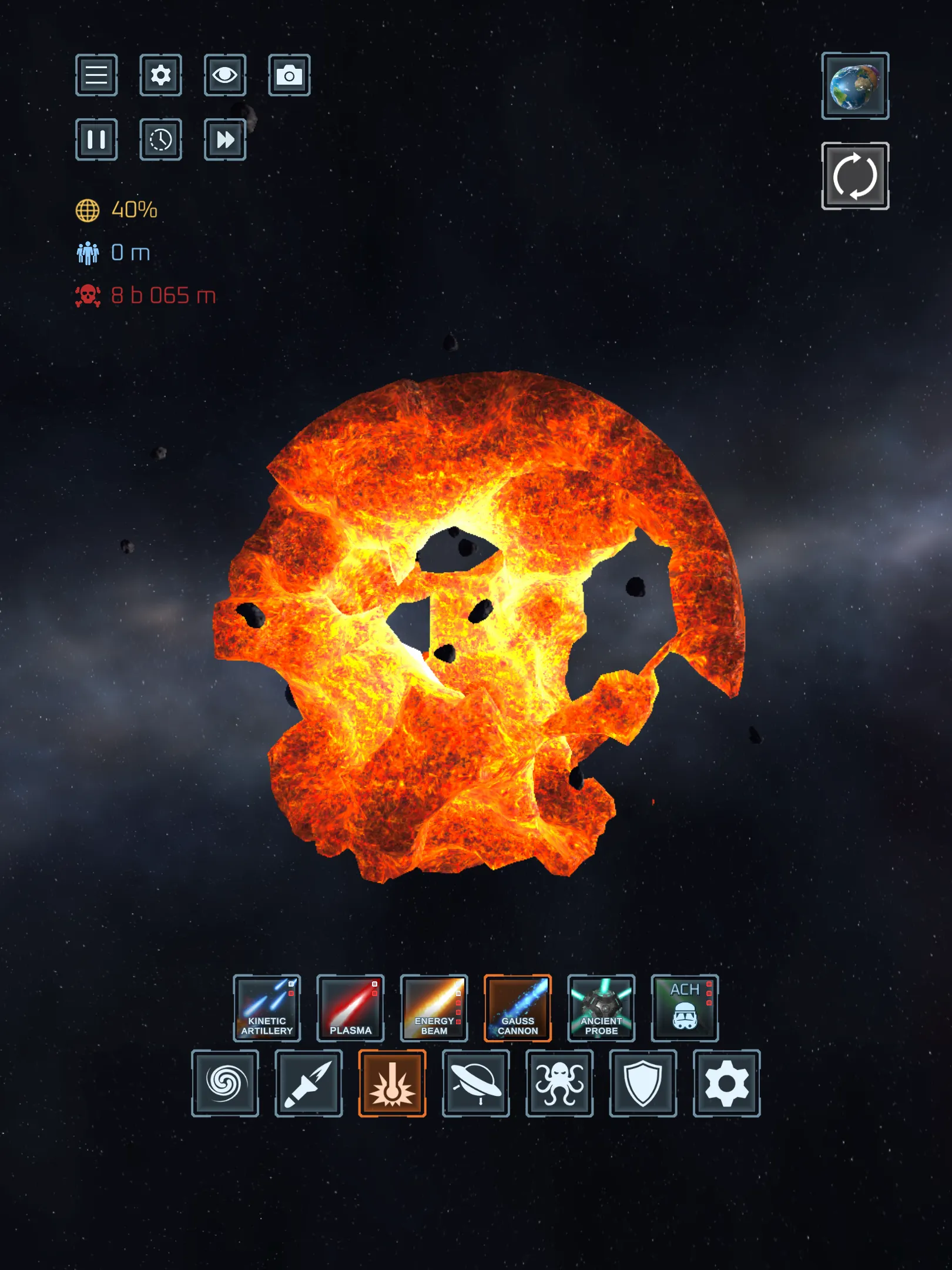Take a screenshot with the camera button
Viewport: 952px width, 1270px height.
[289, 75]
